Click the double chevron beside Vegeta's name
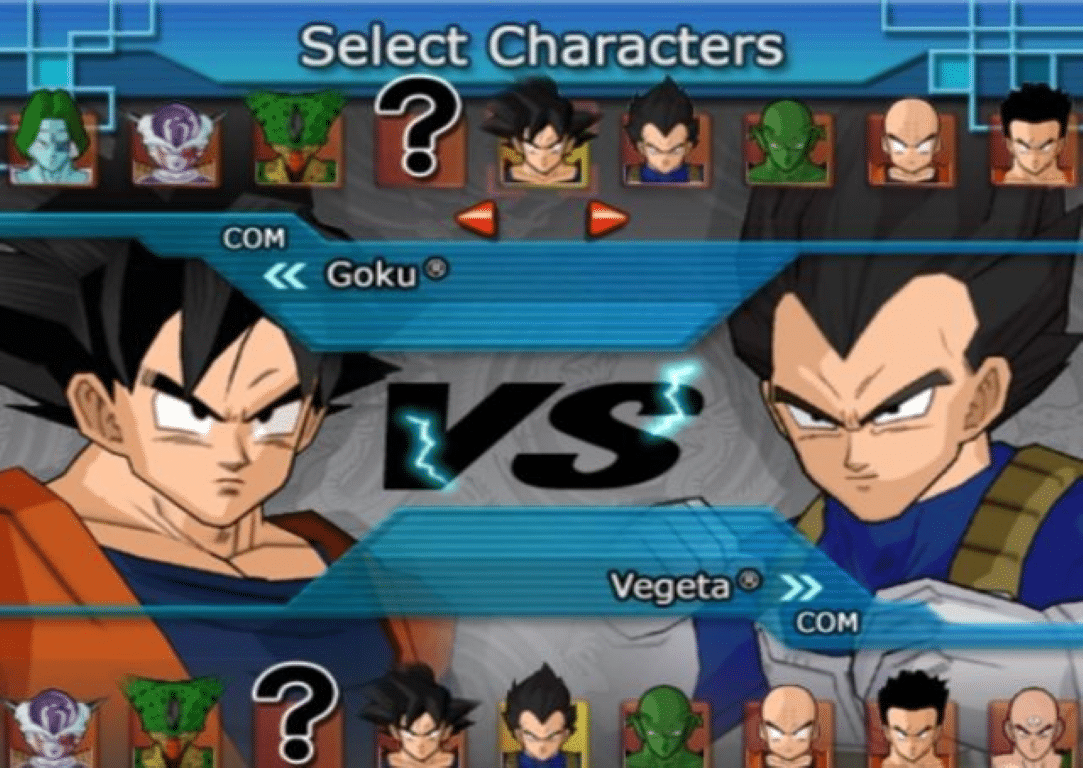This screenshot has height=768, width=1083. [800, 587]
